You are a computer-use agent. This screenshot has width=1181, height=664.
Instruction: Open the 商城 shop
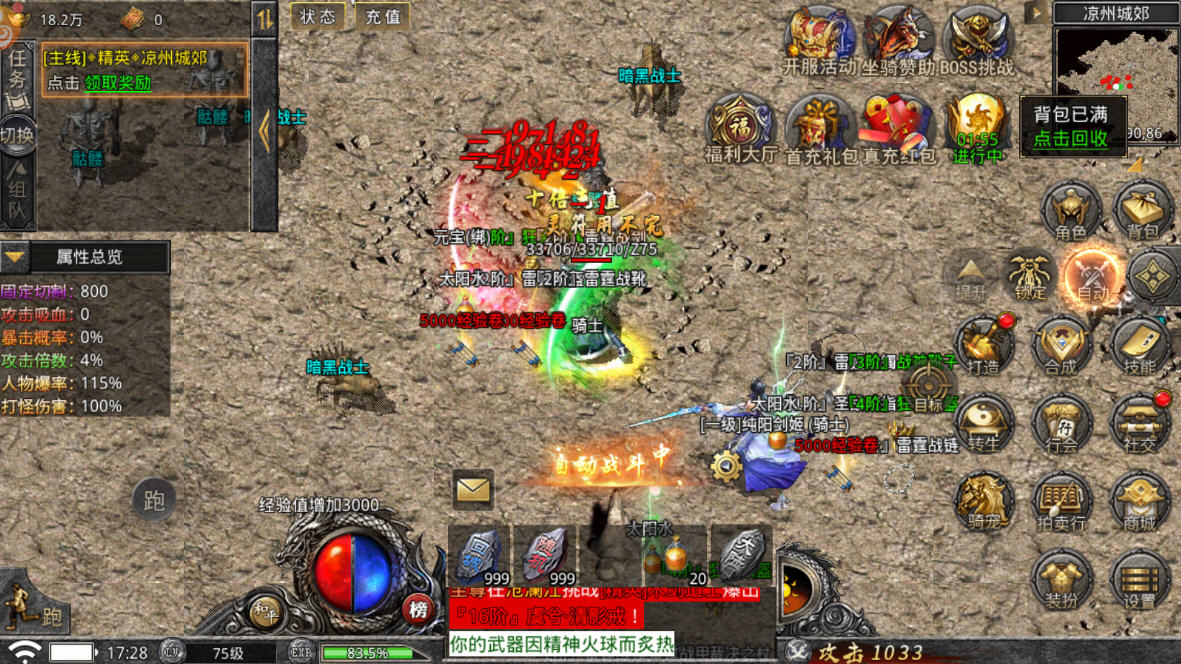[1139, 502]
